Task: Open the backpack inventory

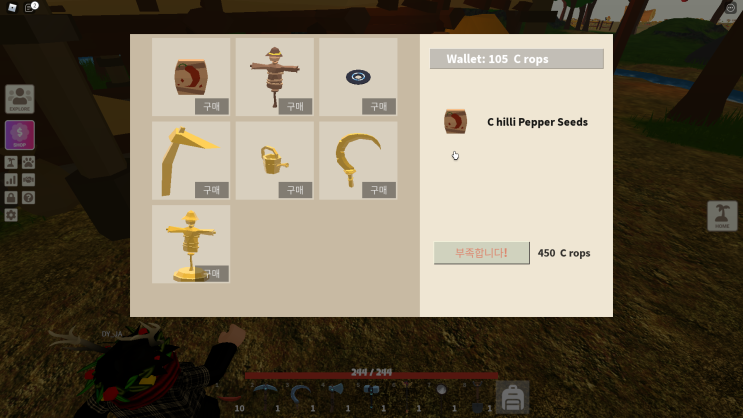Action: pos(513,398)
